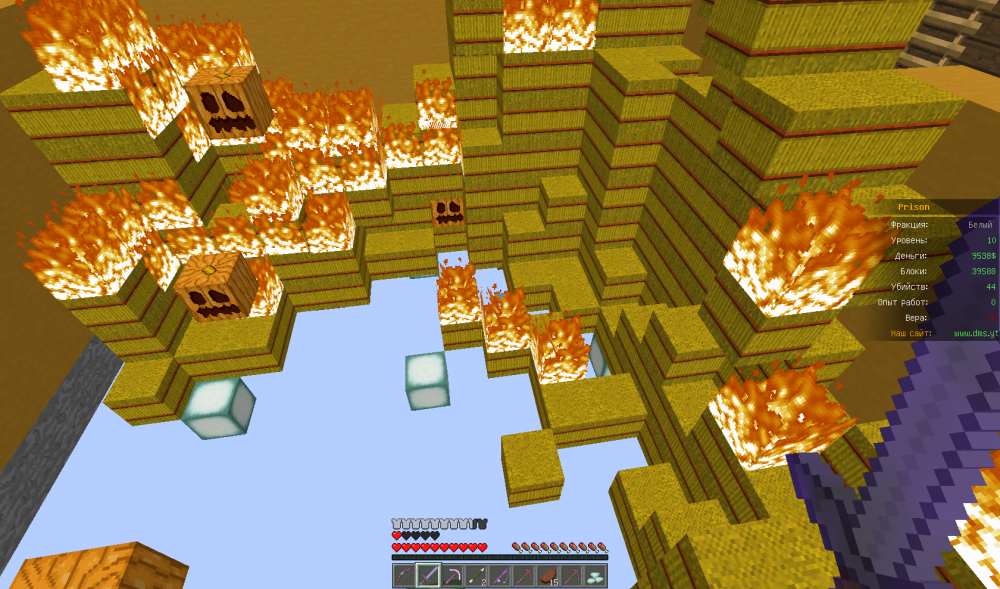The image size is (1000, 589).
Task: Choose the steak stack of 15
Action: pos(547,576)
